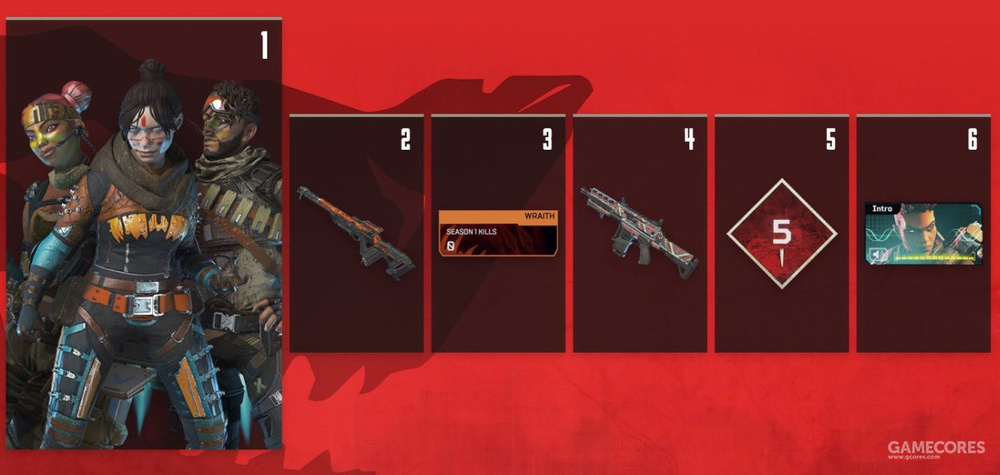Open the Intro quip reward card
This screenshot has height=475, width=1000.
923,234
